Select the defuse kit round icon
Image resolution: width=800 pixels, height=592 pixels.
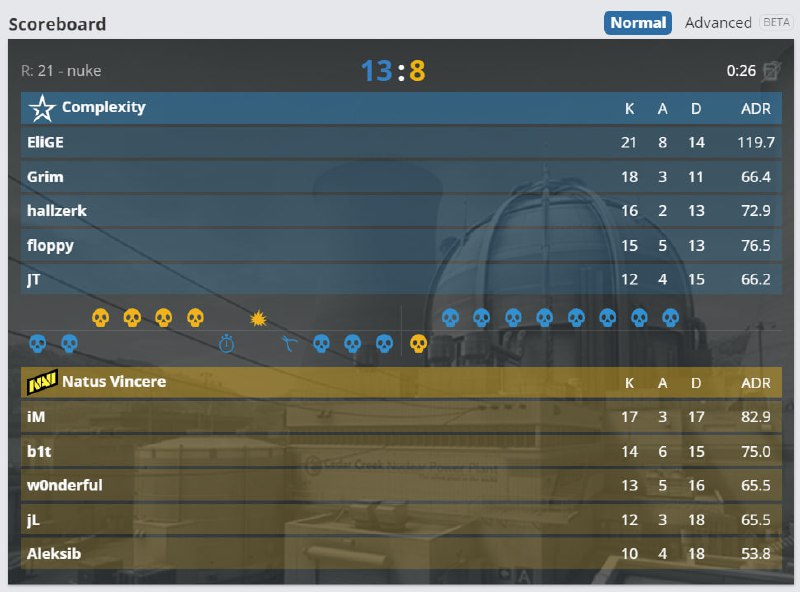click(290, 344)
